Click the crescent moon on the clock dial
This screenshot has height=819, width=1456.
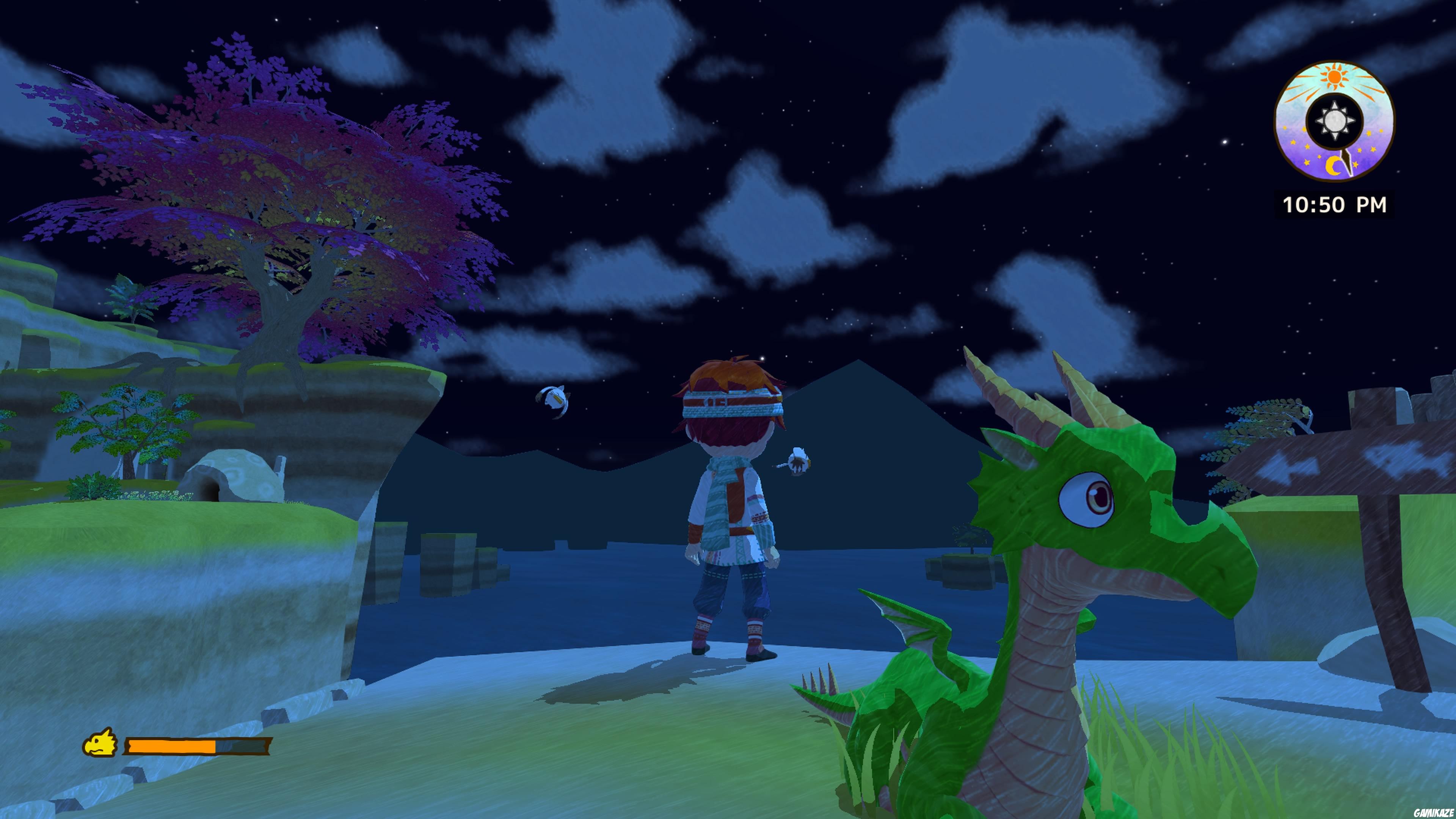1334,166
